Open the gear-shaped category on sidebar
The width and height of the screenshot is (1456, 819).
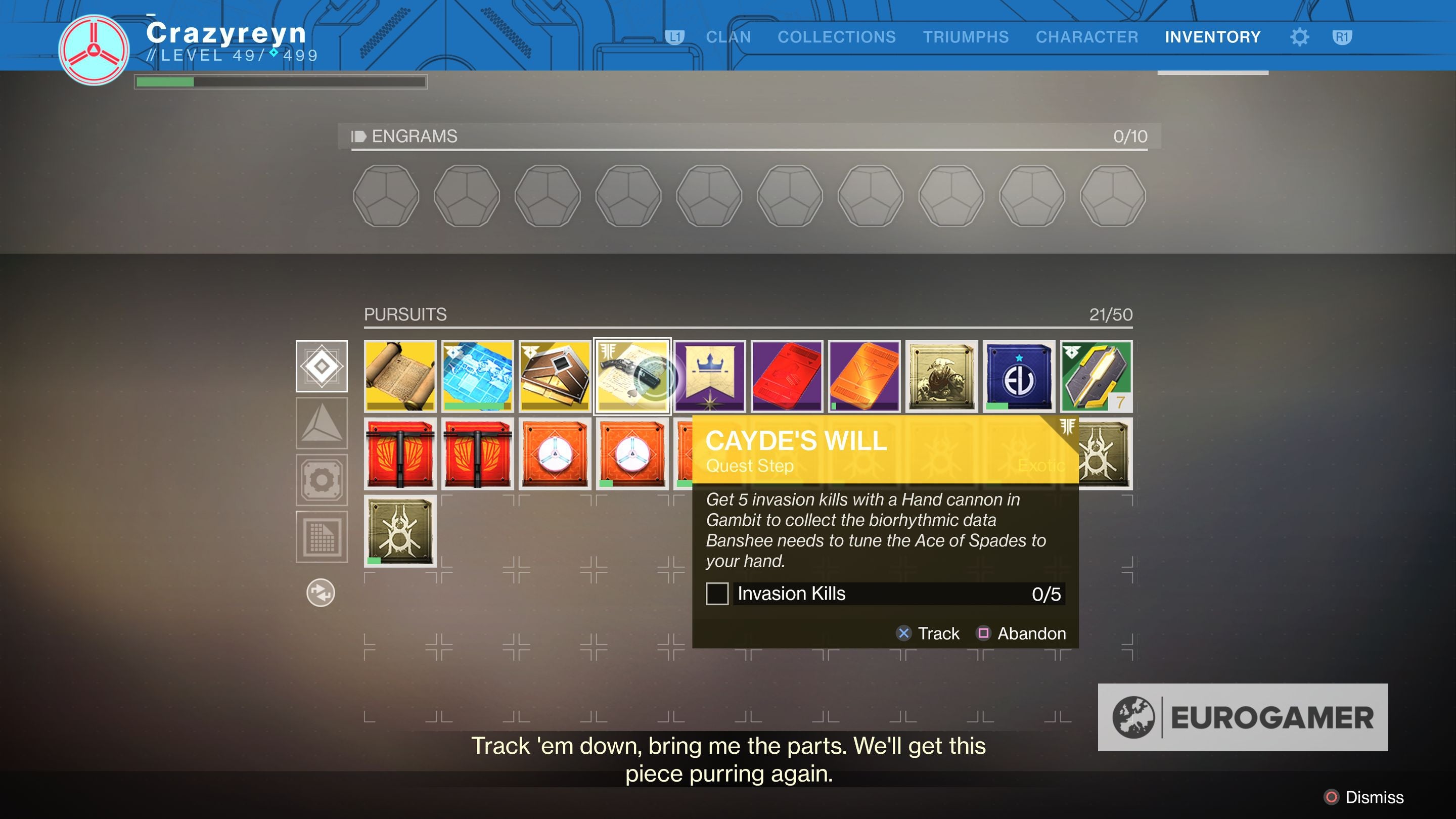pos(322,480)
